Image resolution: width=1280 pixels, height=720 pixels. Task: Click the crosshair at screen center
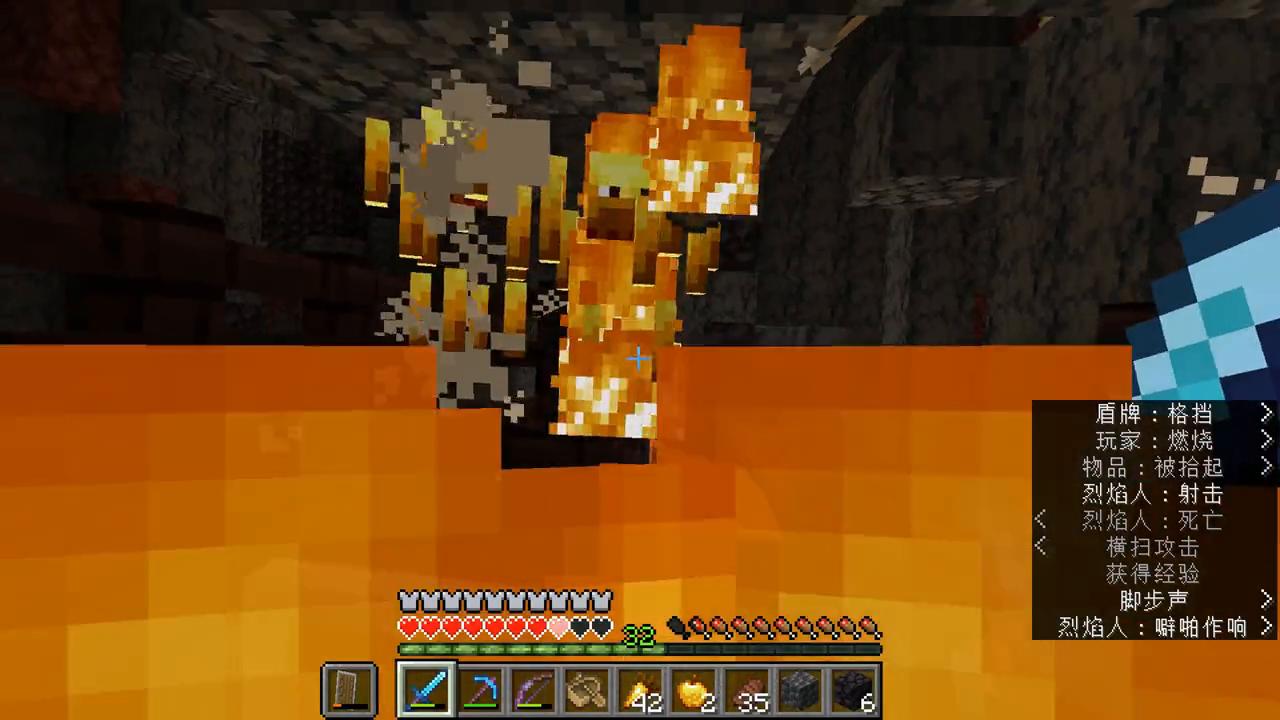click(x=640, y=358)
